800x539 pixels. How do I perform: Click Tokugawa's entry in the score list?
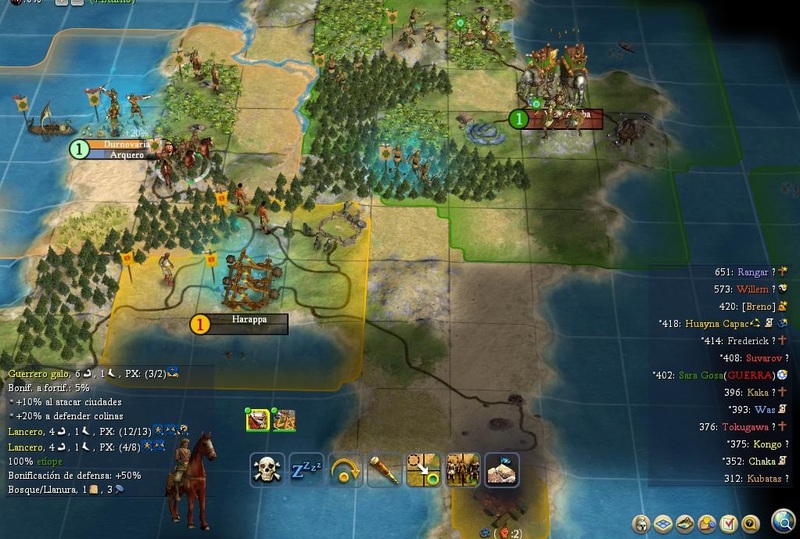click(x=747, y=426)
